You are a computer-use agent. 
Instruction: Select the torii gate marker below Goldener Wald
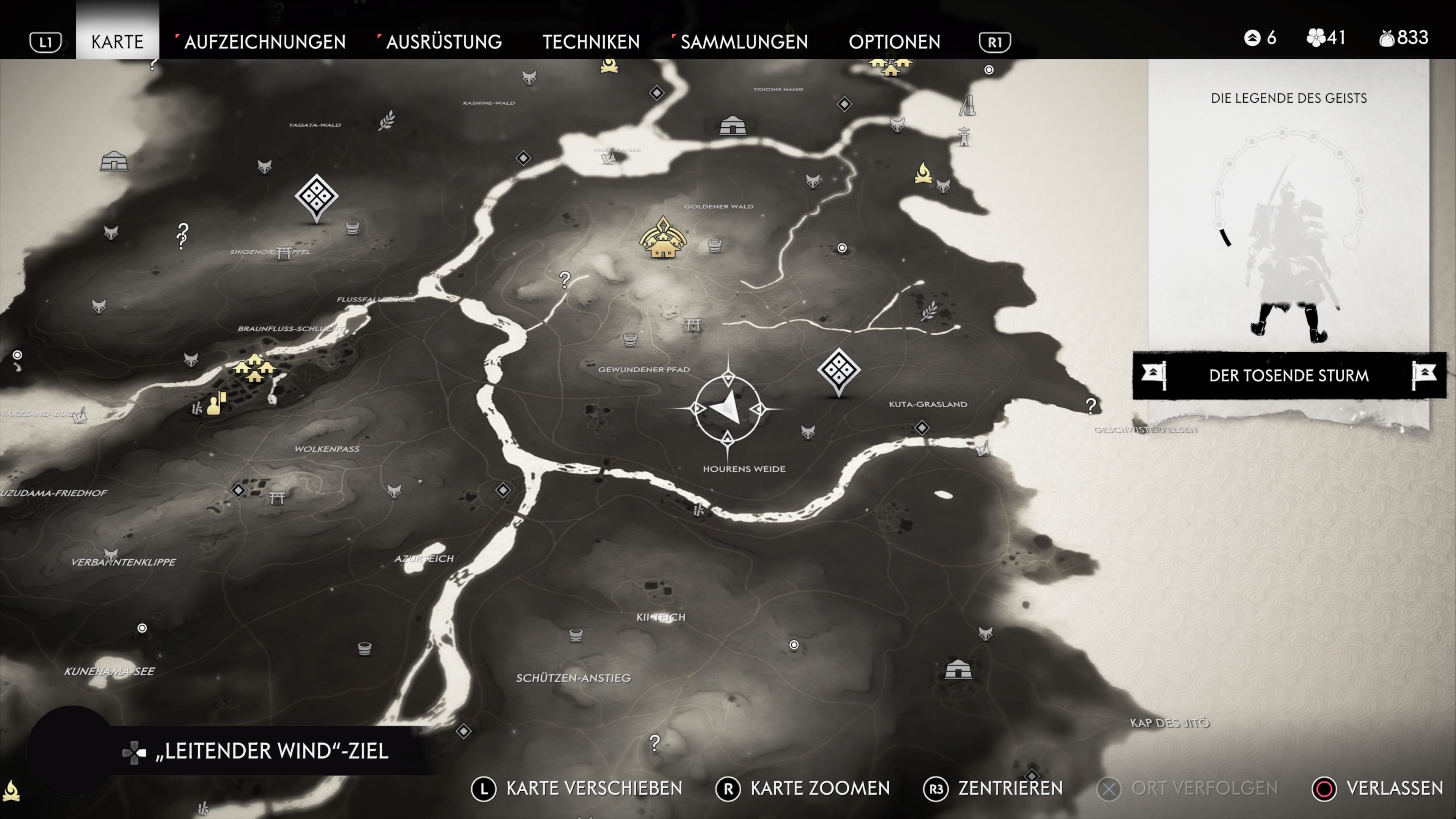click(693, 325)
